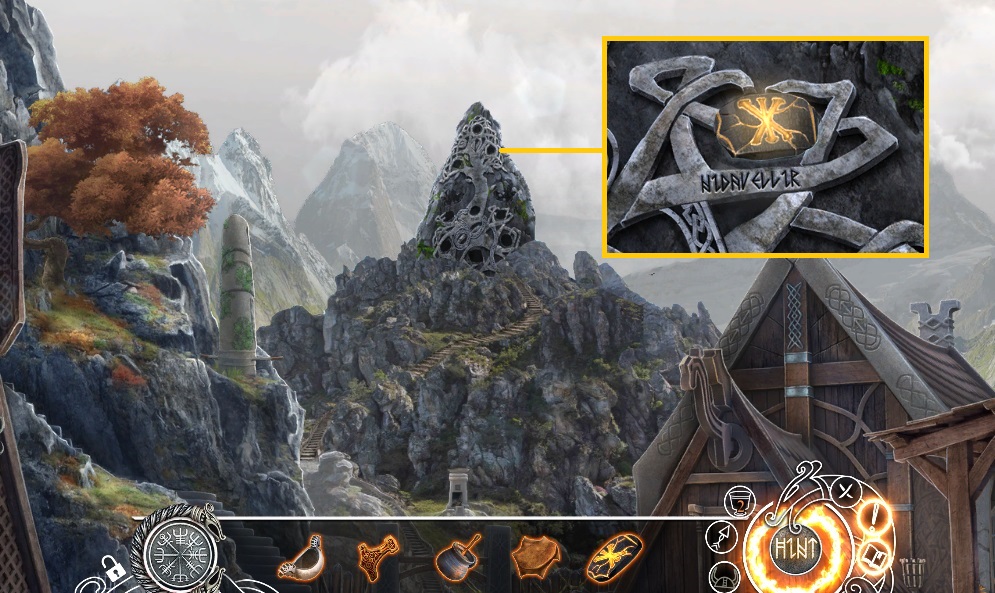Select the glowing rune stone item
The width and height of the screenshot is (995, 593).
(x=613, y=555)
